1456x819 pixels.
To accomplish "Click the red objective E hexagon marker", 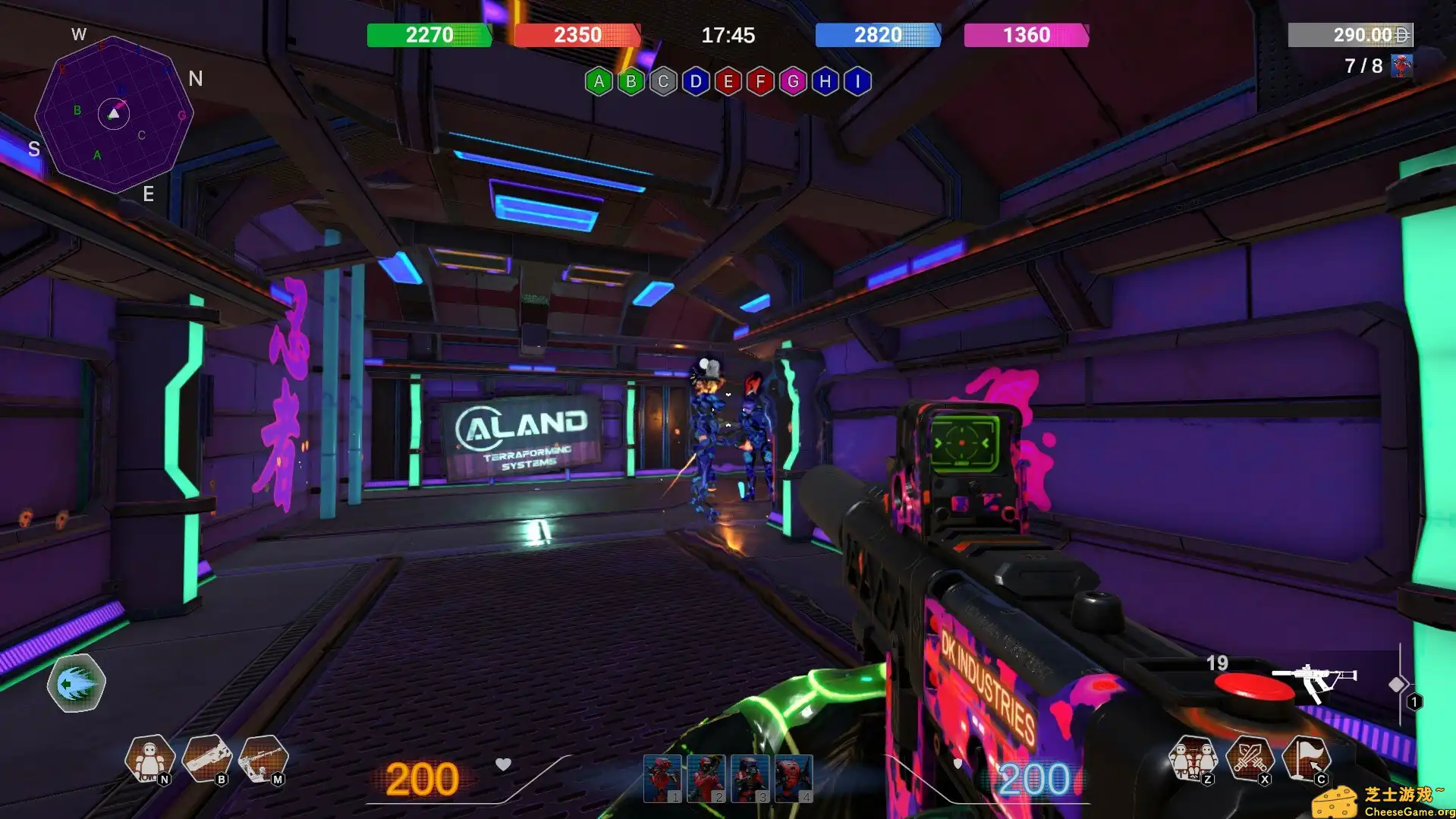I will click(727, 81).
